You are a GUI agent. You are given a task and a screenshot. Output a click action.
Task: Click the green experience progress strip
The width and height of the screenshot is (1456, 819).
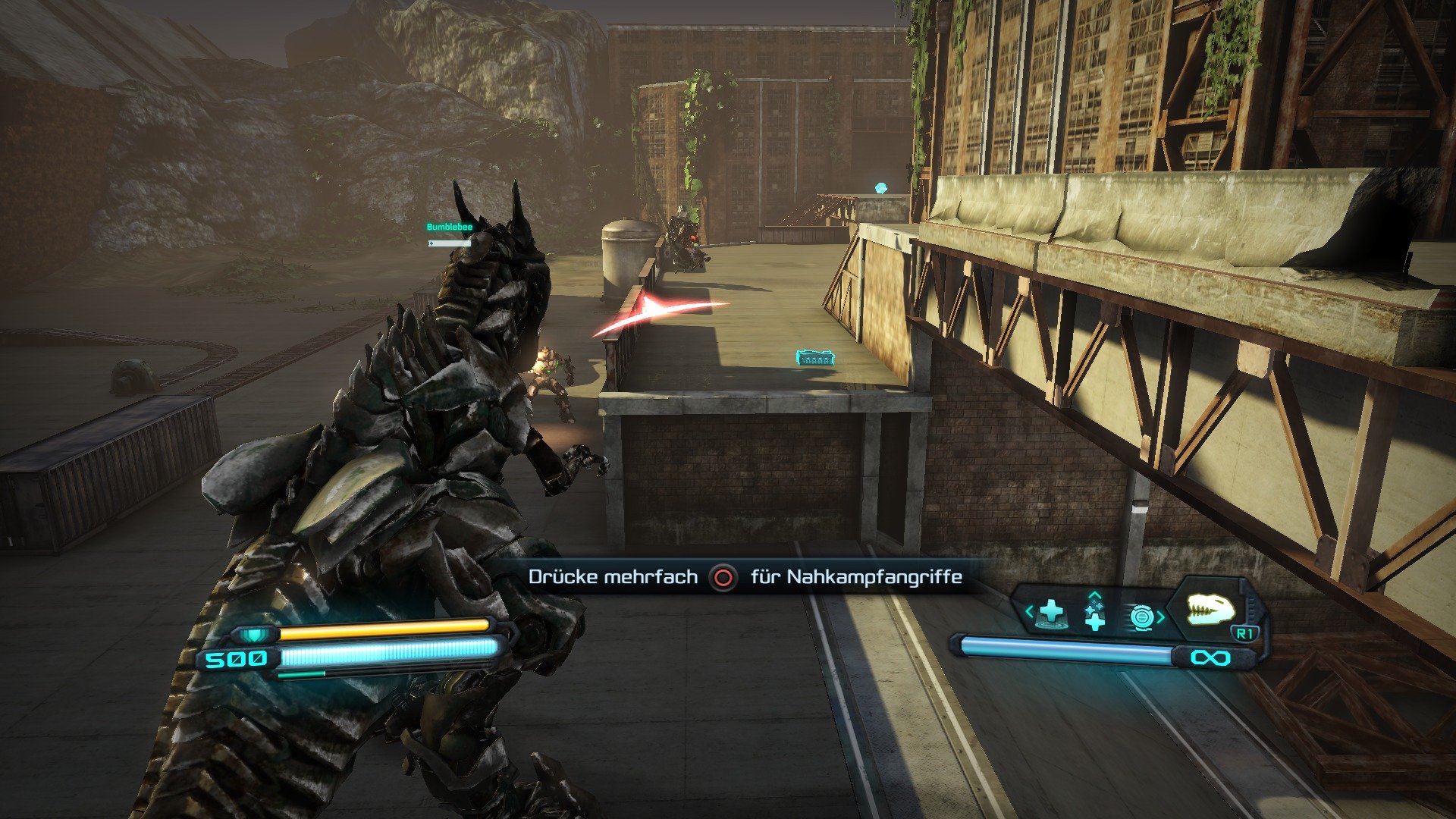302,674
